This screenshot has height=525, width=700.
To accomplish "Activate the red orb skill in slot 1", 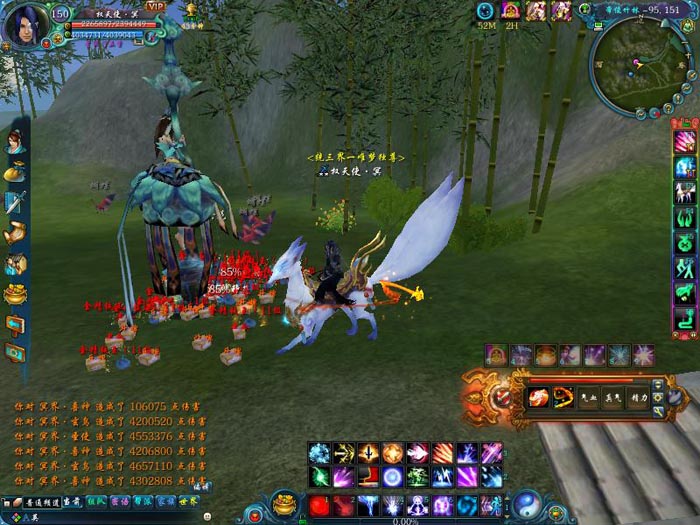I will point(320,505).
